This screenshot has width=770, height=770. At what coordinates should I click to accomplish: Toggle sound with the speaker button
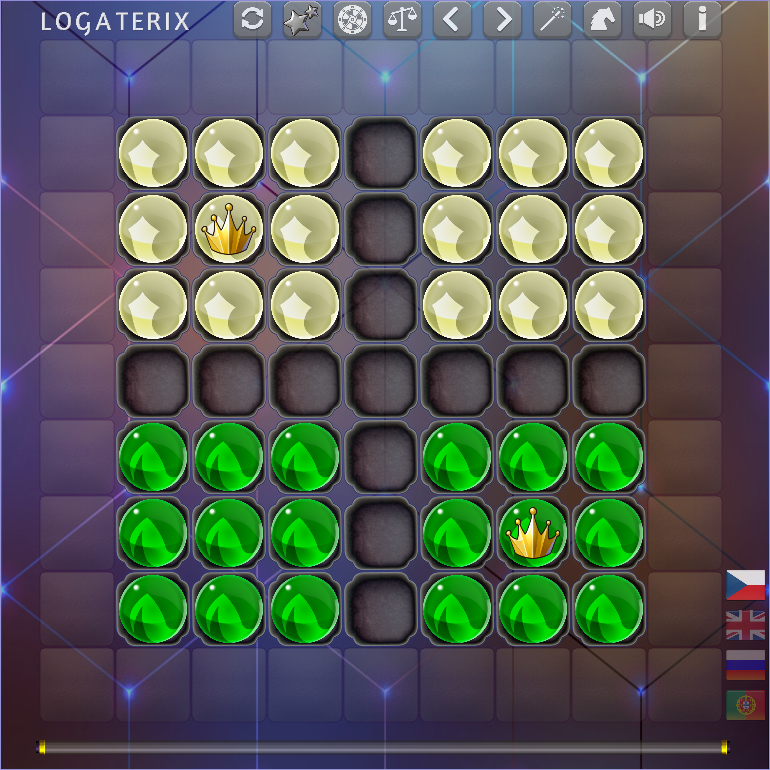tap(653, 20)
